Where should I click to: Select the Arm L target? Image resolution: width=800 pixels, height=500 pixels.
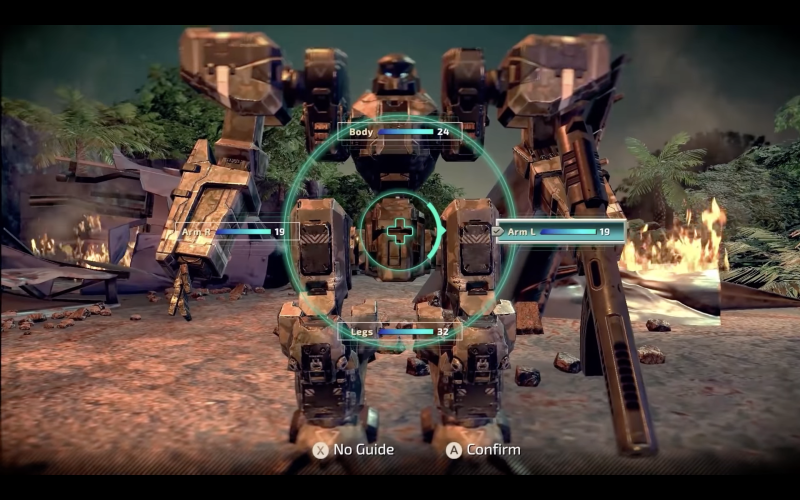point(560,231)
